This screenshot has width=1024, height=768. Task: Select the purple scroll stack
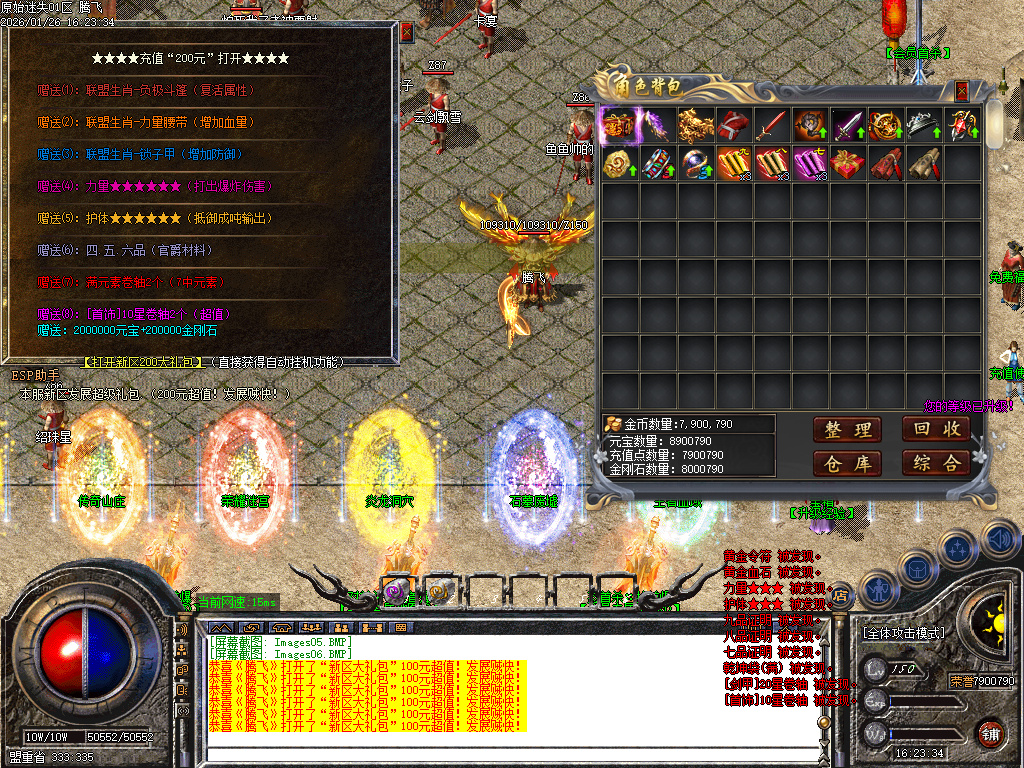[808, 163]
